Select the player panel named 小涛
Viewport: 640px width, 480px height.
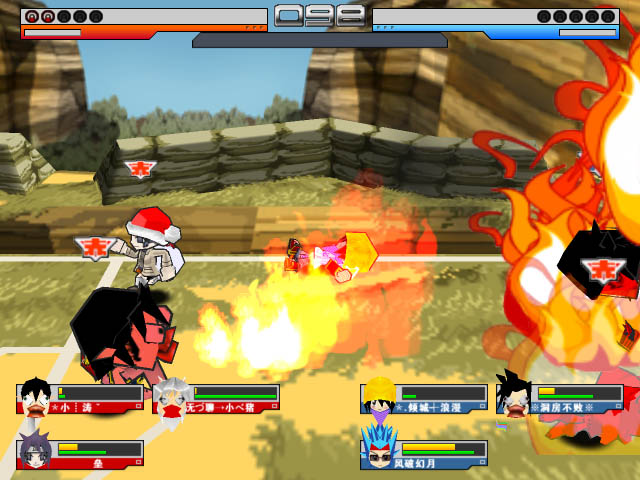coord(80,399)
